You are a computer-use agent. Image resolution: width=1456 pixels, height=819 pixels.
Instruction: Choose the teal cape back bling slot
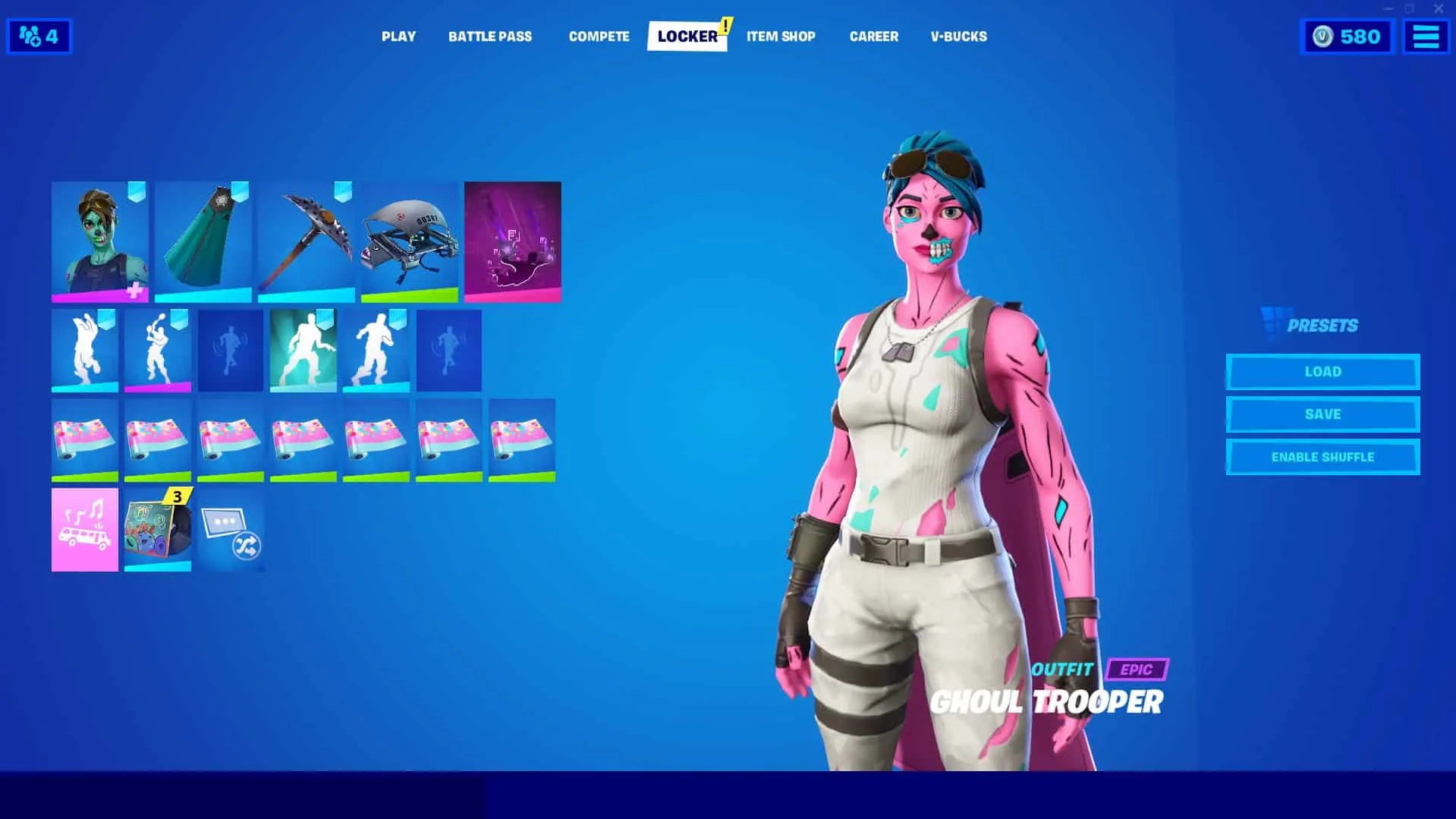point(203,241)
